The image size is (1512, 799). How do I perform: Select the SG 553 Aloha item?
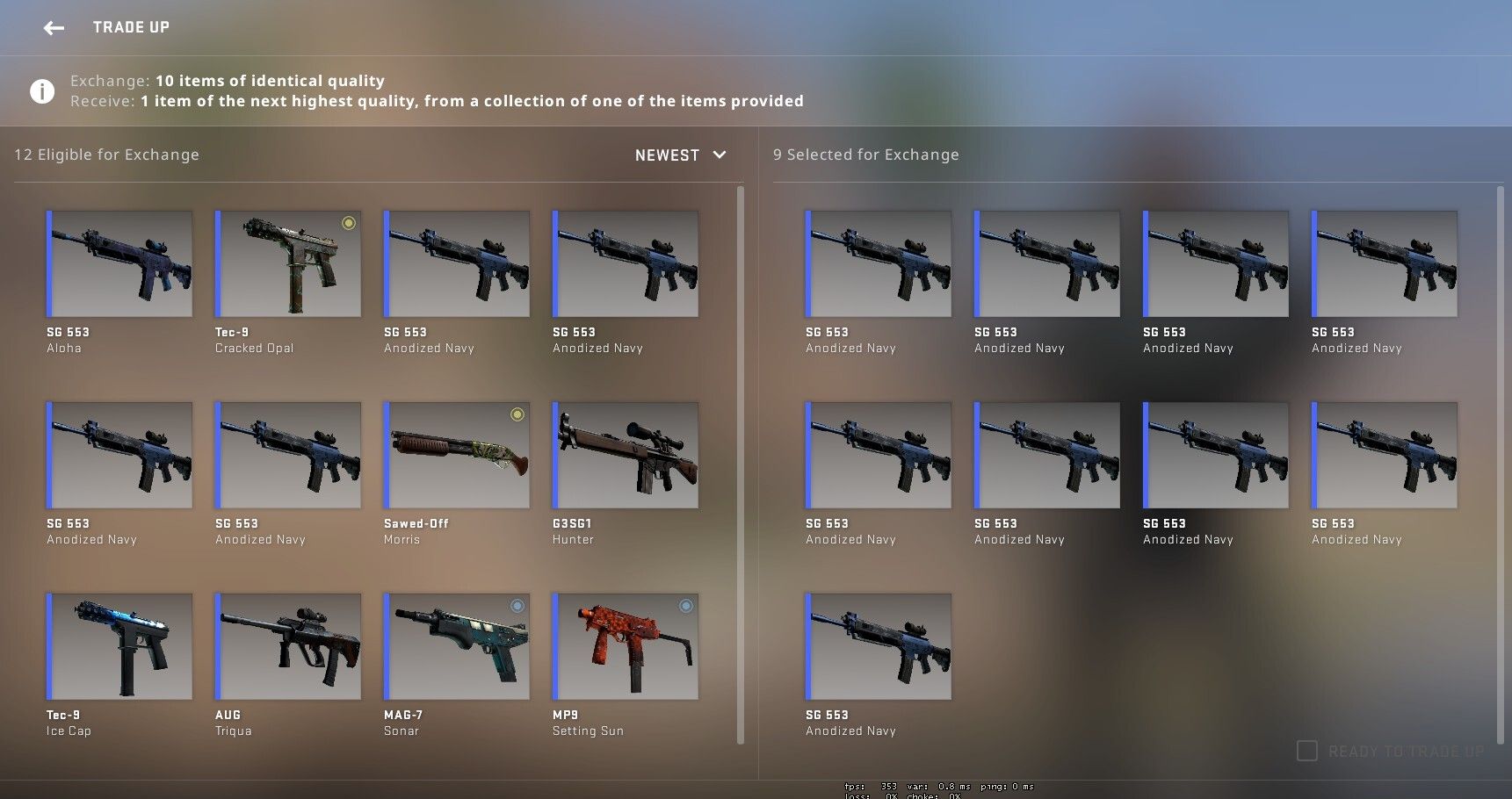point(119,263)
